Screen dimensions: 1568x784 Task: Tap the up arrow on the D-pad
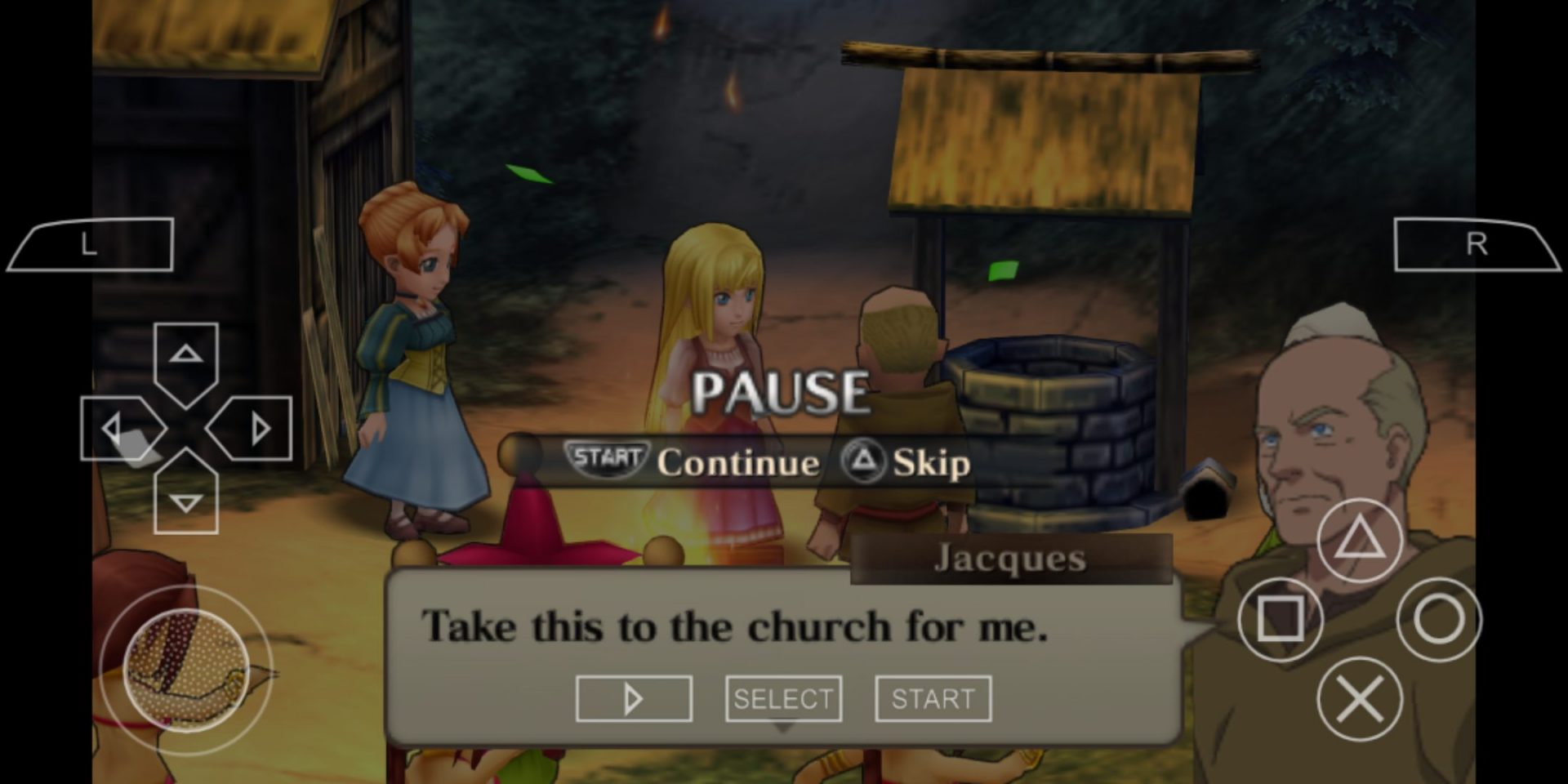pos(185,352)
